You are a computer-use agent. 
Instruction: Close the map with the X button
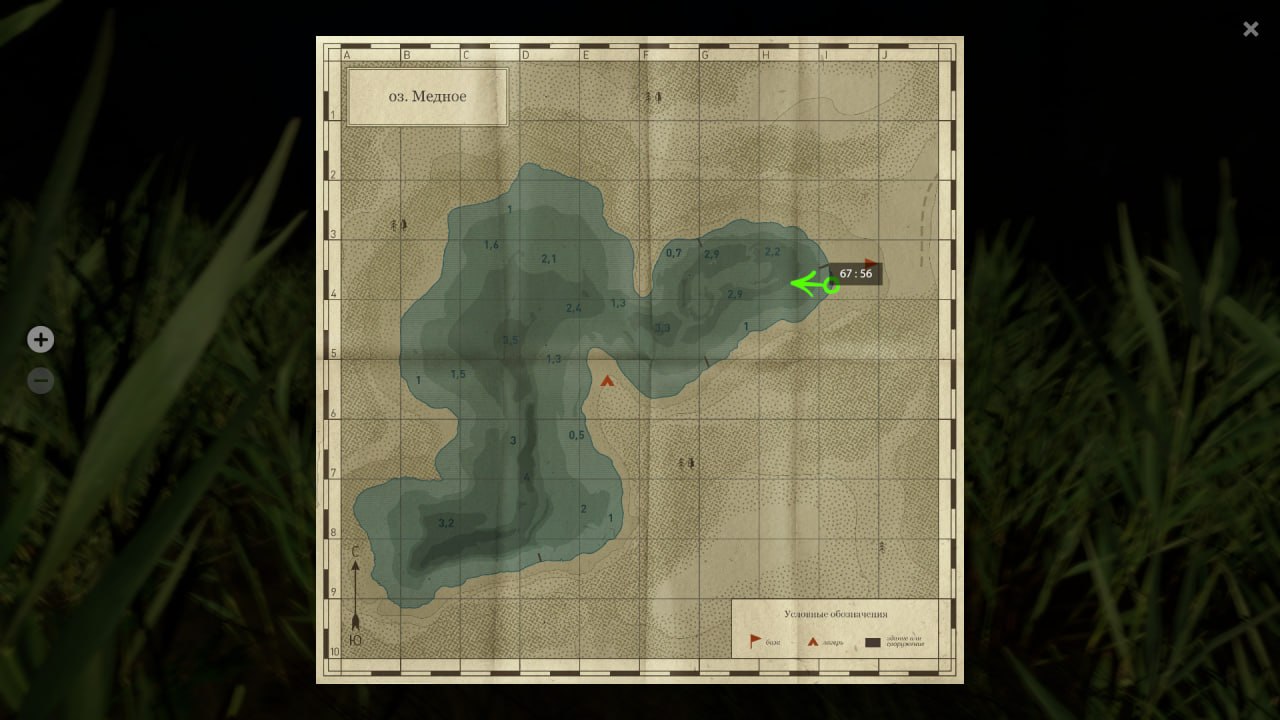pos(1250,29)
